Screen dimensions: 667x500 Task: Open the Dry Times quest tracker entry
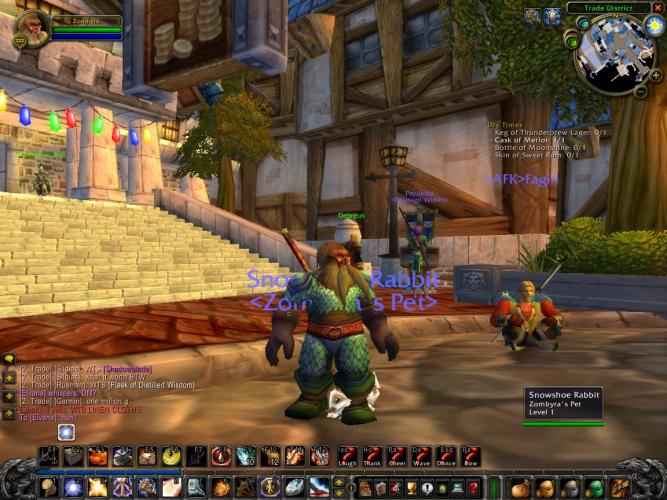506,124
